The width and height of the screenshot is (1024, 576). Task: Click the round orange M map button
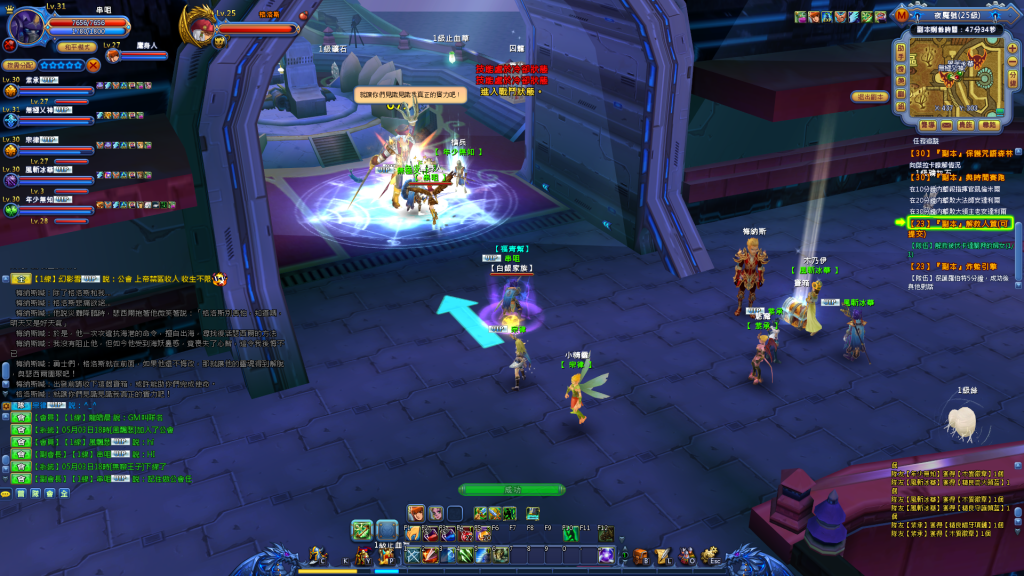point(903,16)
